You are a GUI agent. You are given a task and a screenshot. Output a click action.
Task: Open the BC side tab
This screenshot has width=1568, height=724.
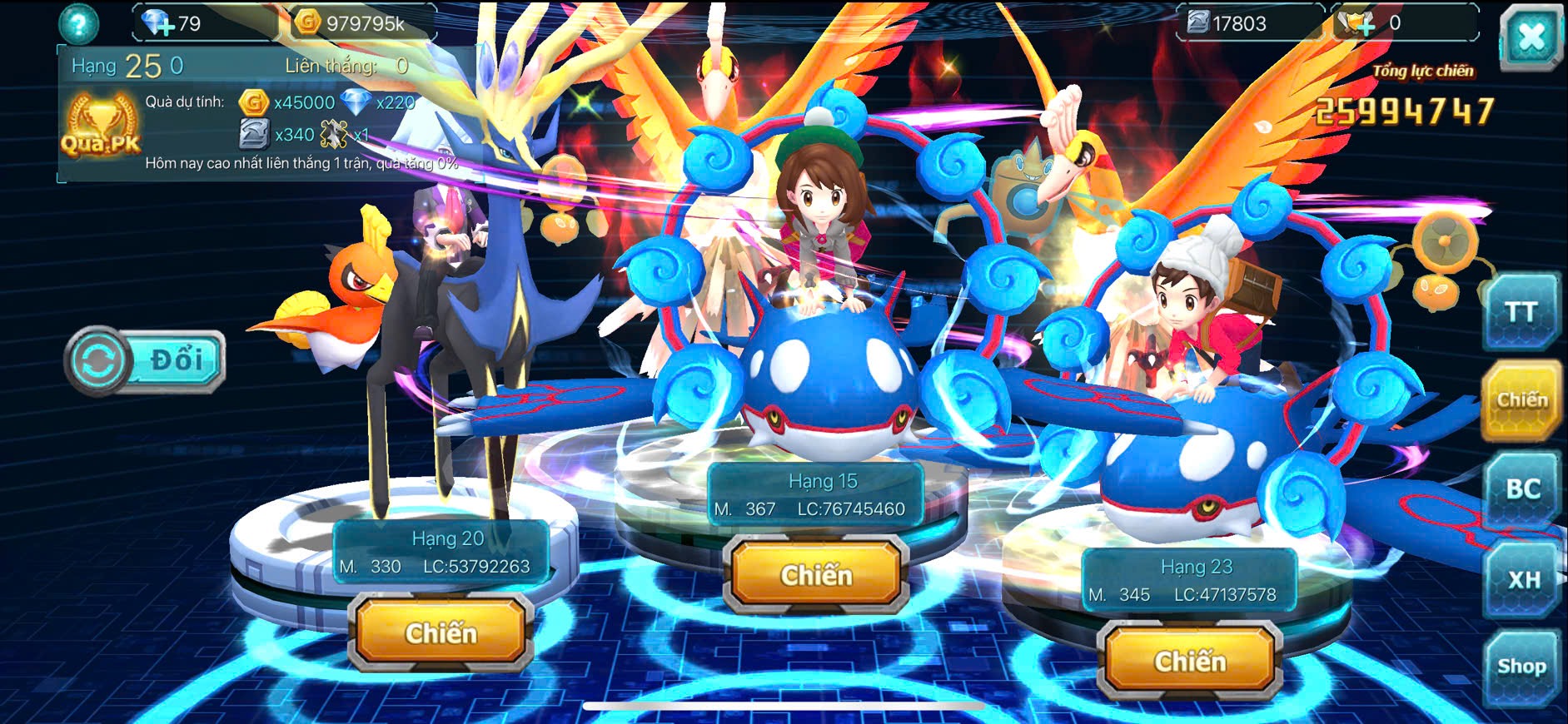[1522, 489]
